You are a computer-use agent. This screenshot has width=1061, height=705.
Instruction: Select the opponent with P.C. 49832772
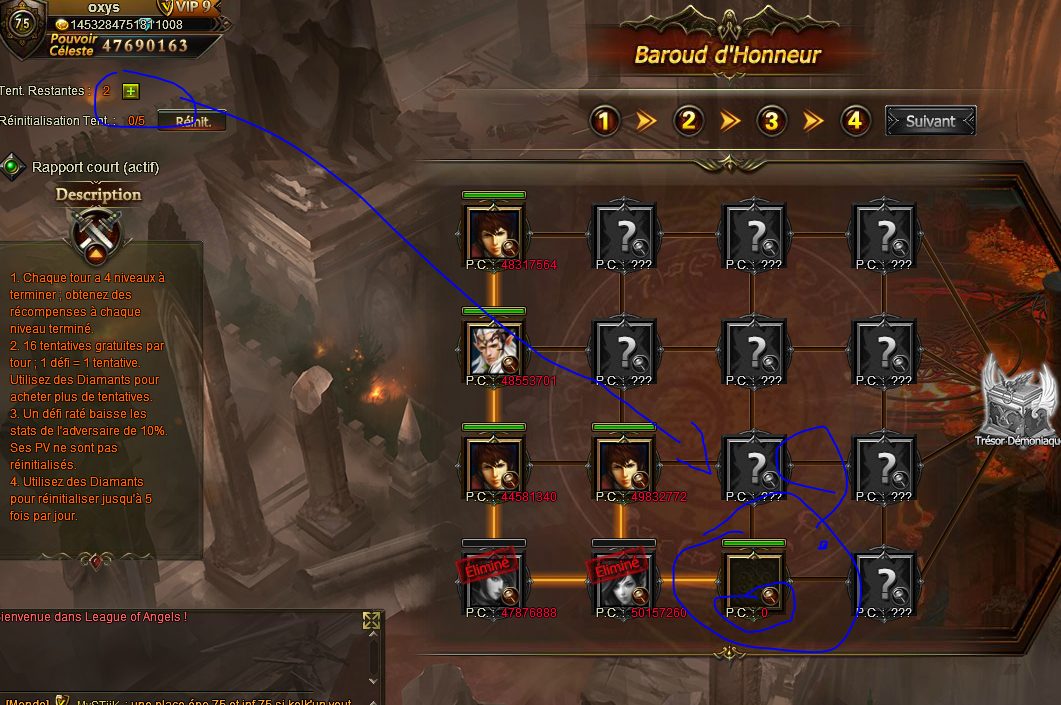[x=624, y=466]
